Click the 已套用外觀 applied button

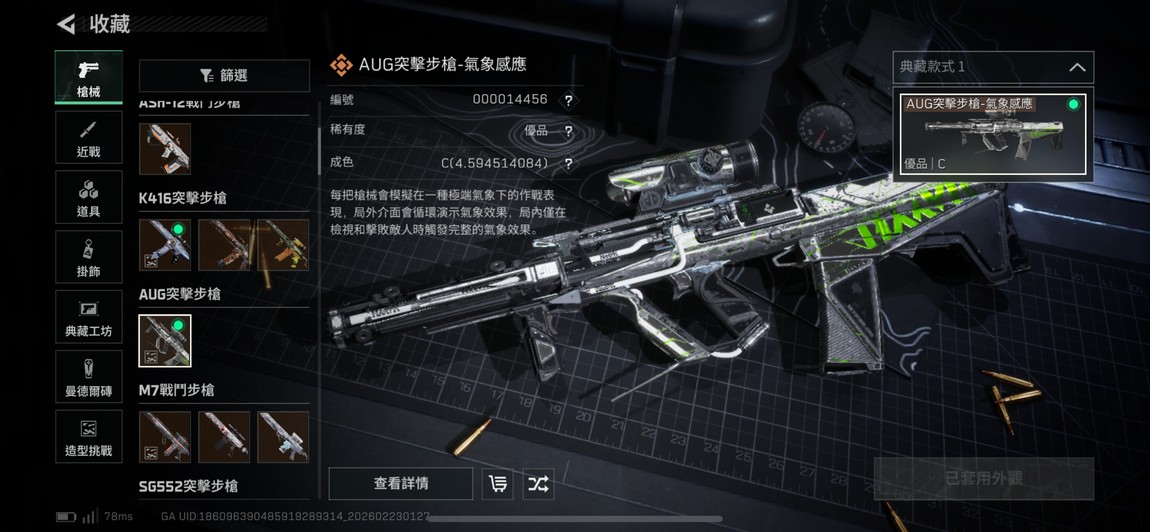[984, 479]
